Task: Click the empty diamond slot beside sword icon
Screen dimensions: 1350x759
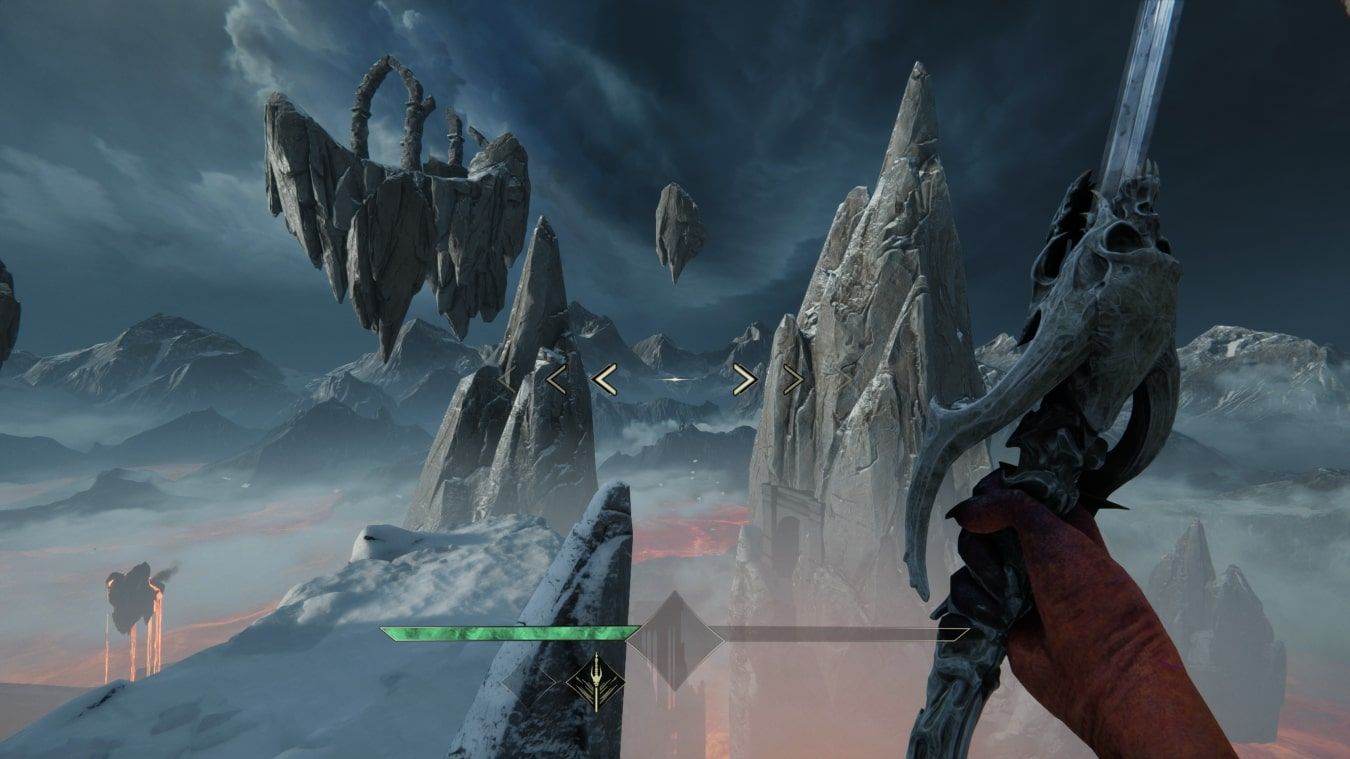Action: click(528, 682)
